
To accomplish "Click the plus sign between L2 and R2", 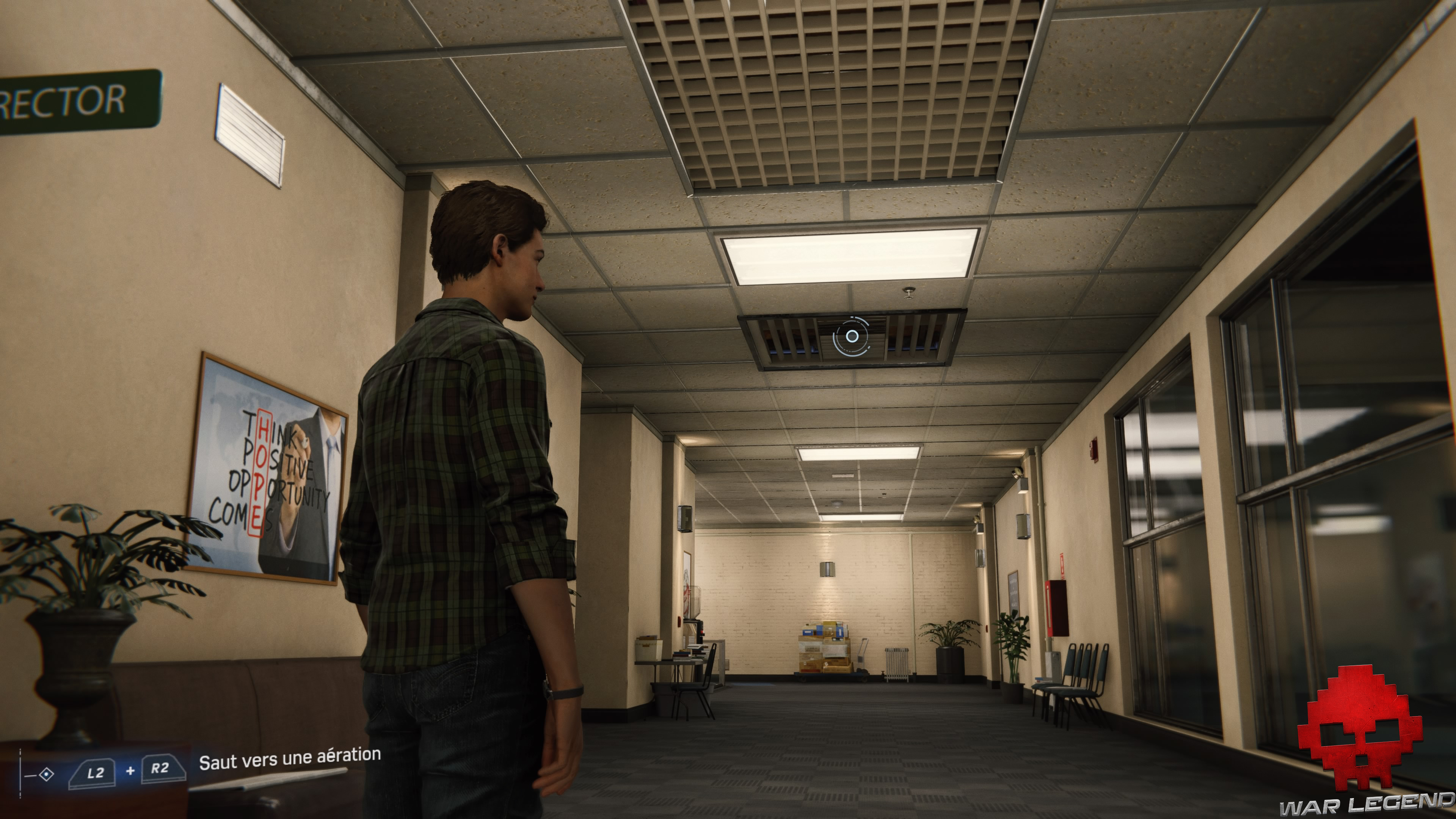I will pyautogui.click(x=130, y=771).
